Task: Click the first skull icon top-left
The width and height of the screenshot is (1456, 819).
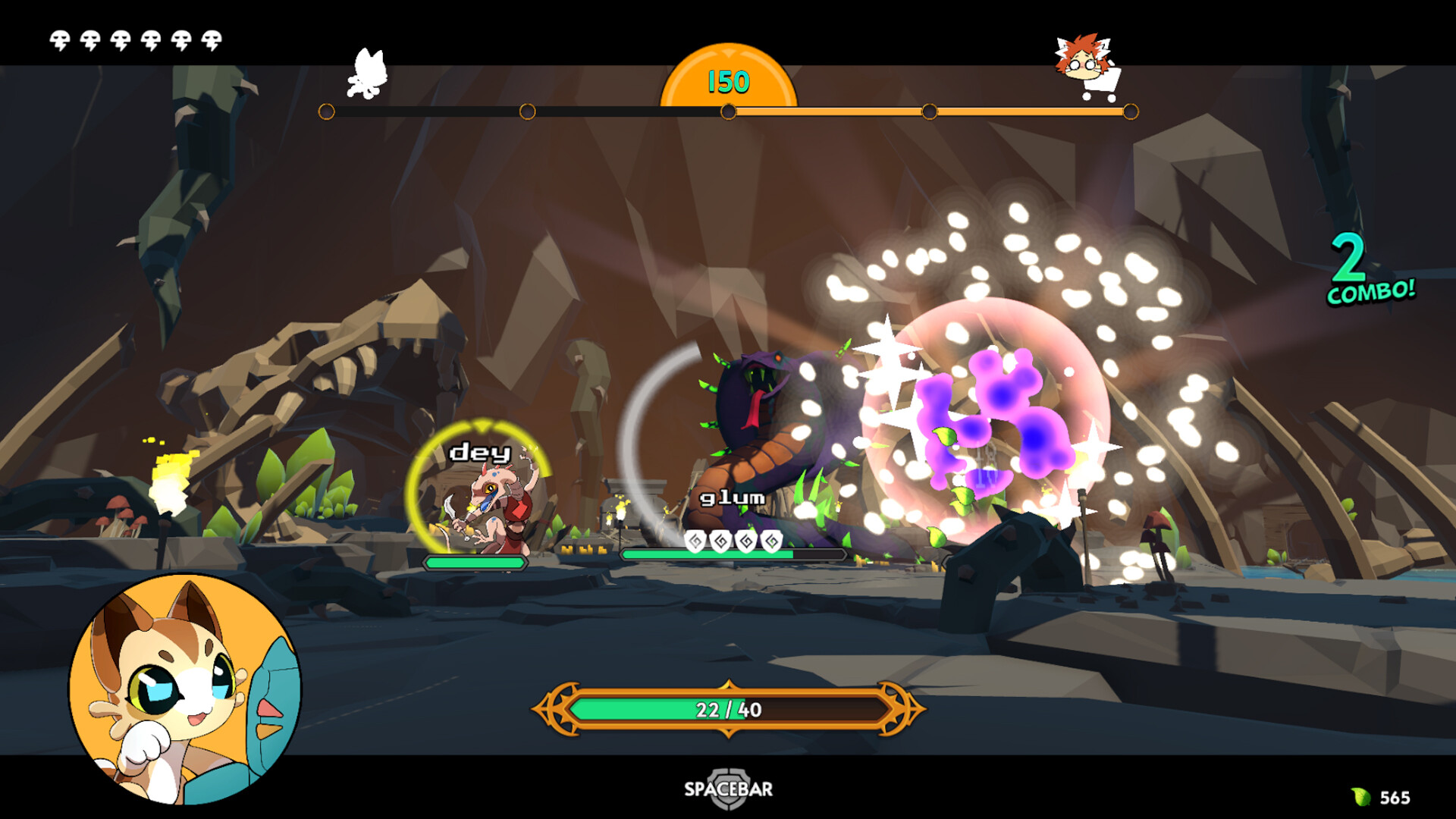Action: (60, 38)
